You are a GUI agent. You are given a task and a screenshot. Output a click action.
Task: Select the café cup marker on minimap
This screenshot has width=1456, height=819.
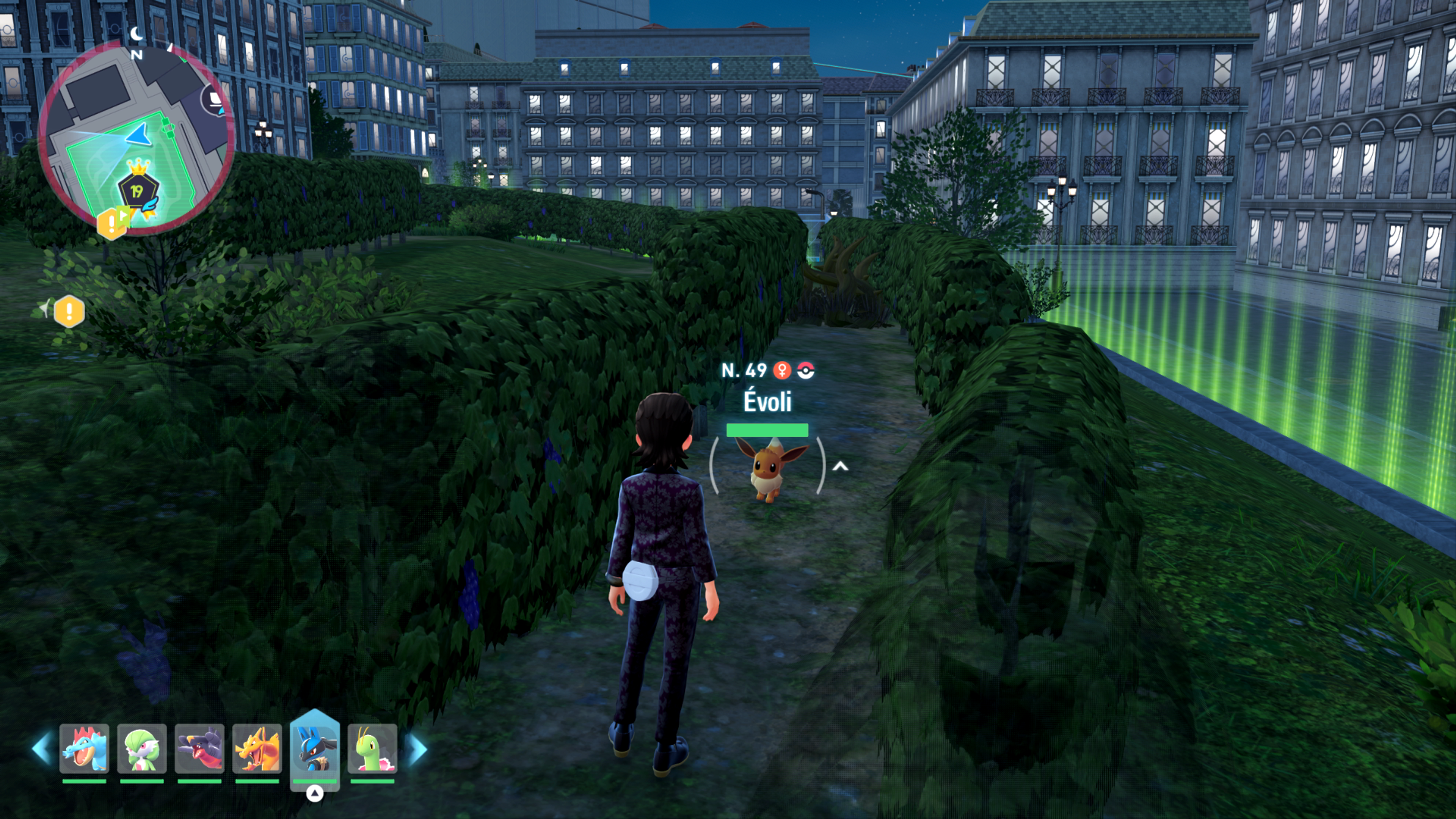point(214,100)
